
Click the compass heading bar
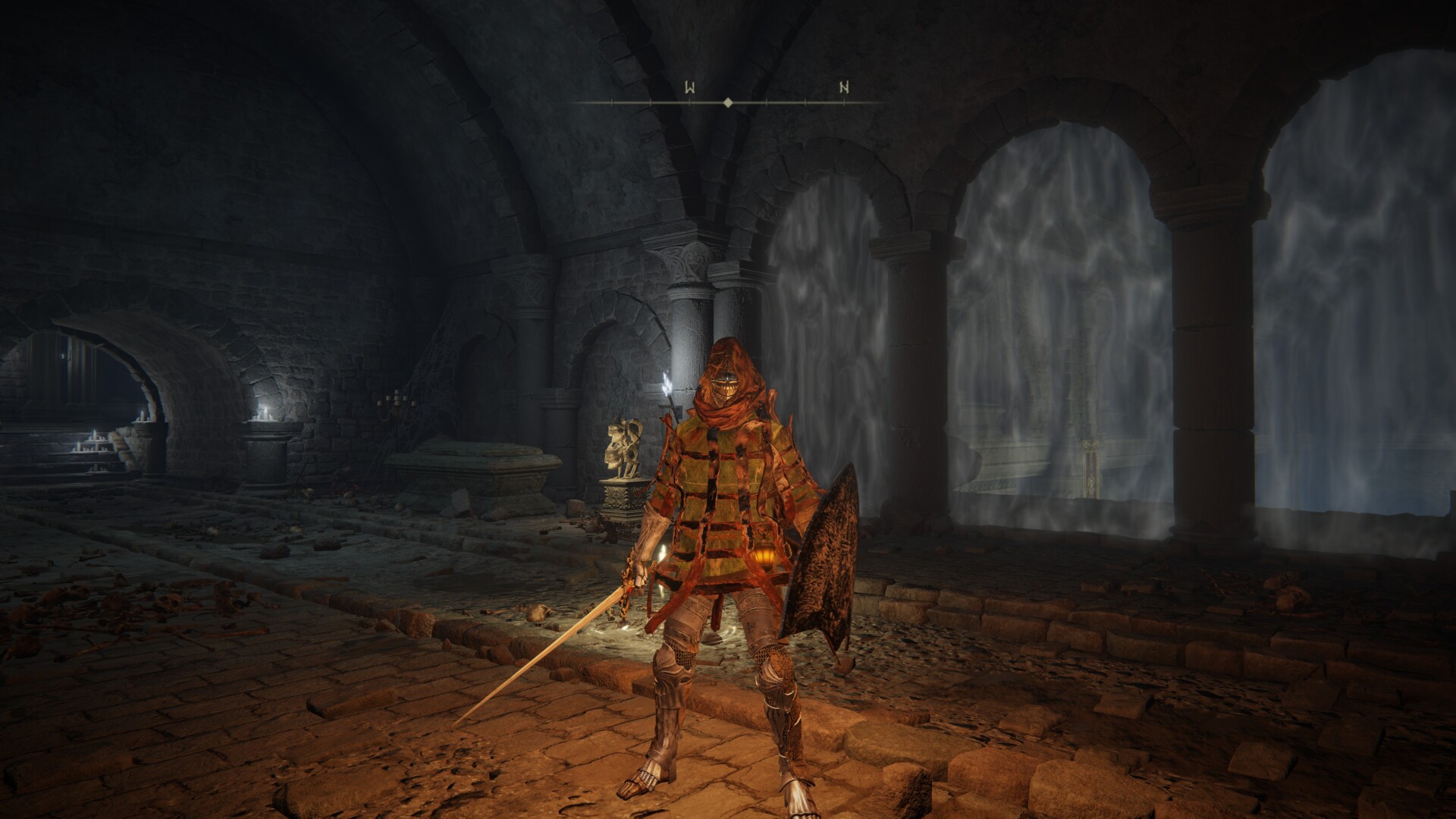pos(728,102)
